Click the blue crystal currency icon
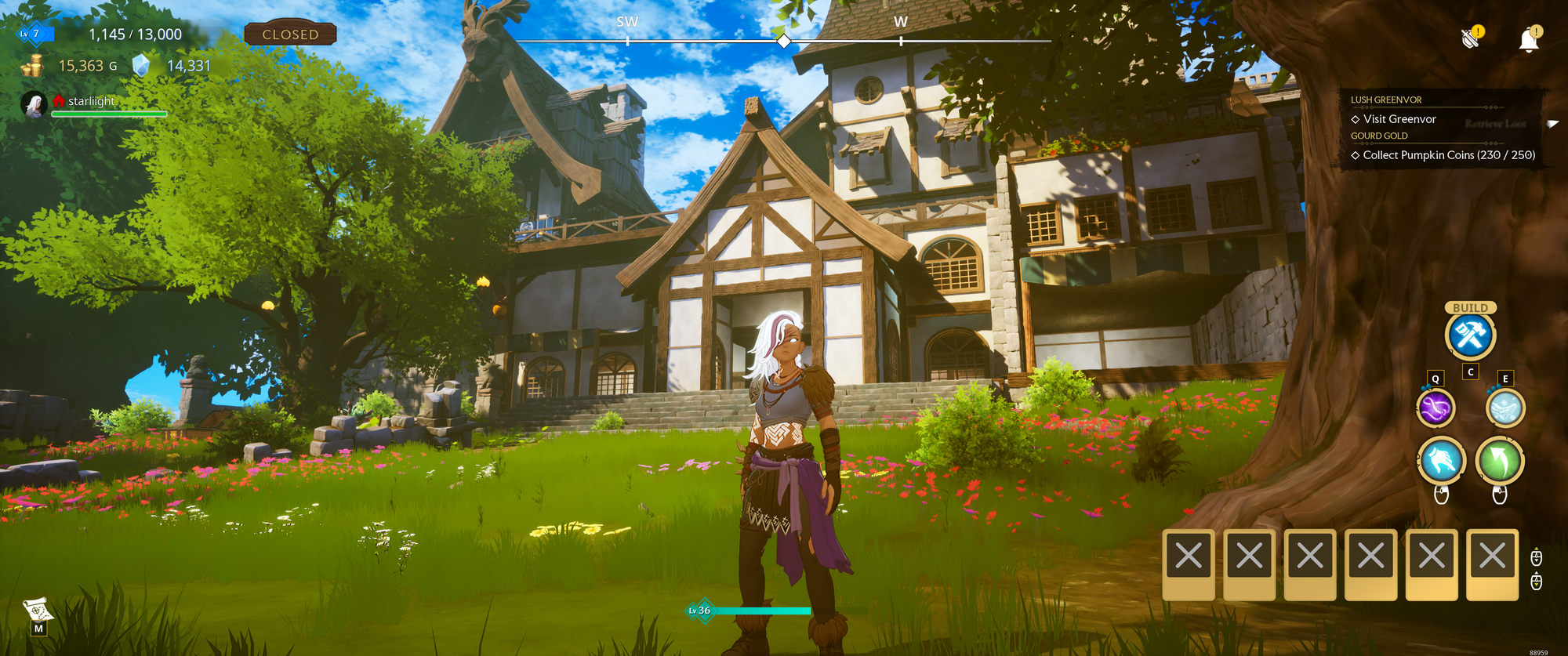Image resolution: width=1568 pixels, height=656 pixels. point(140,66)
